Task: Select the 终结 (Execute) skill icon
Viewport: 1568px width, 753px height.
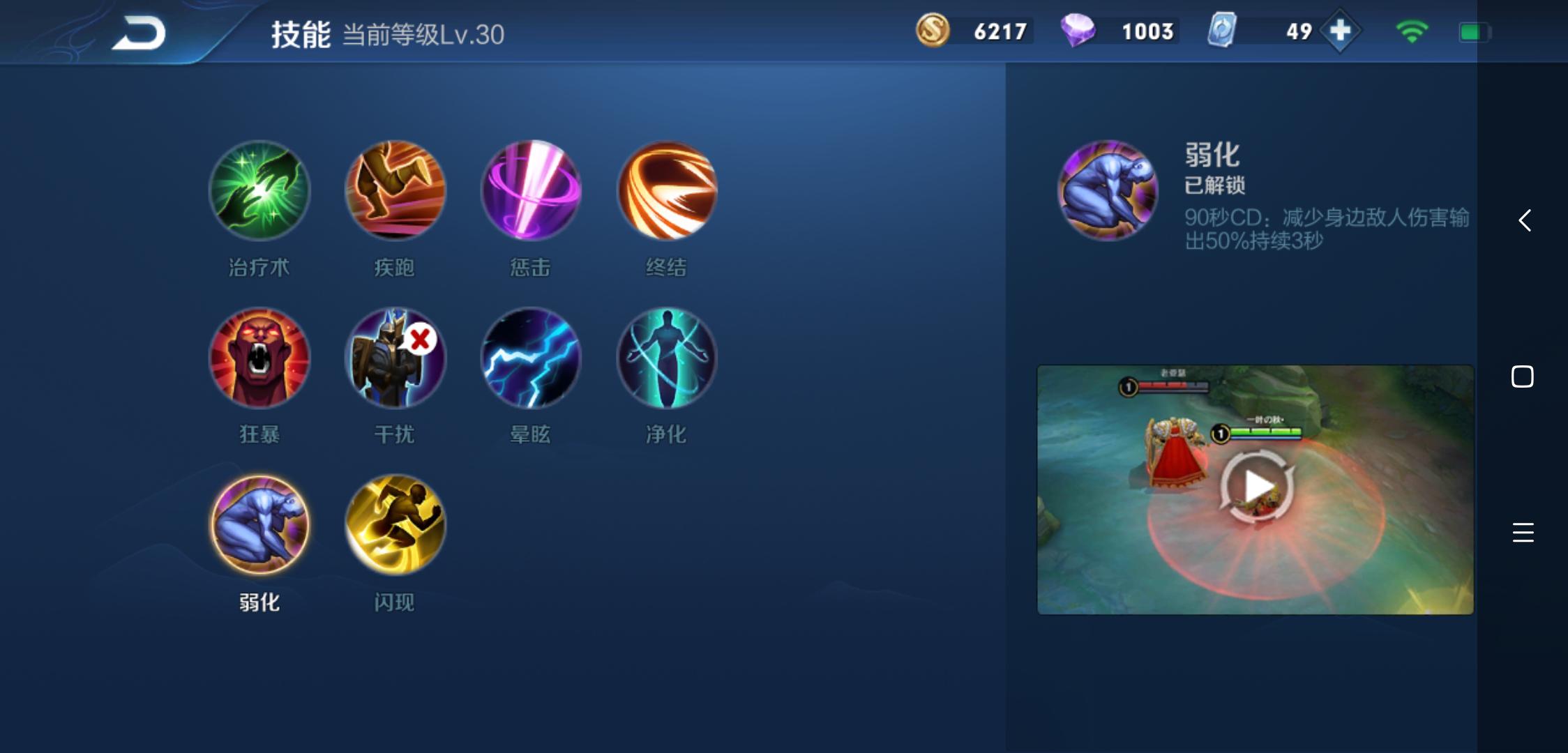Action: tap(666, 192)
